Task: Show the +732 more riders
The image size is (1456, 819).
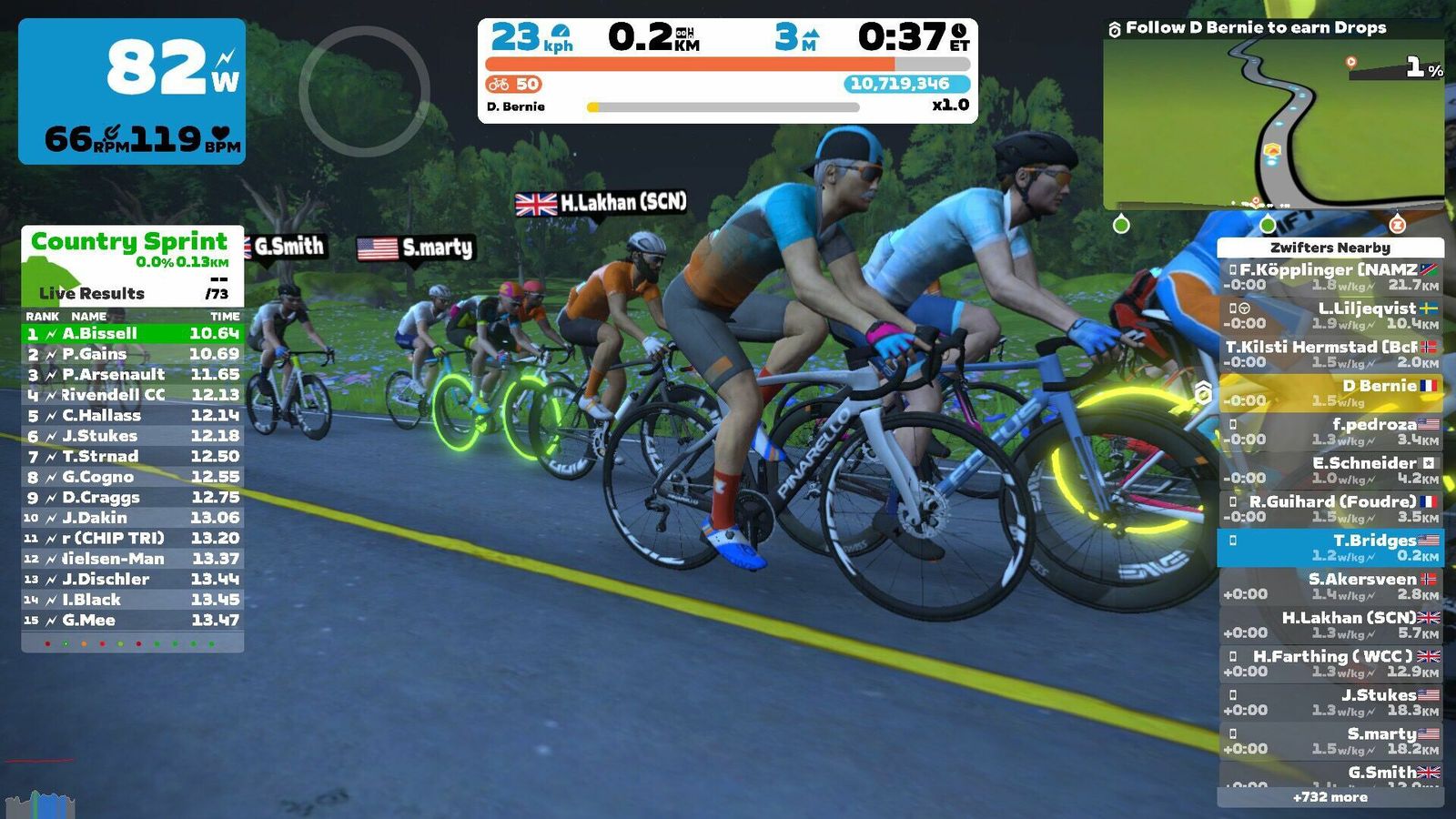Action: tap(1330, 797)
